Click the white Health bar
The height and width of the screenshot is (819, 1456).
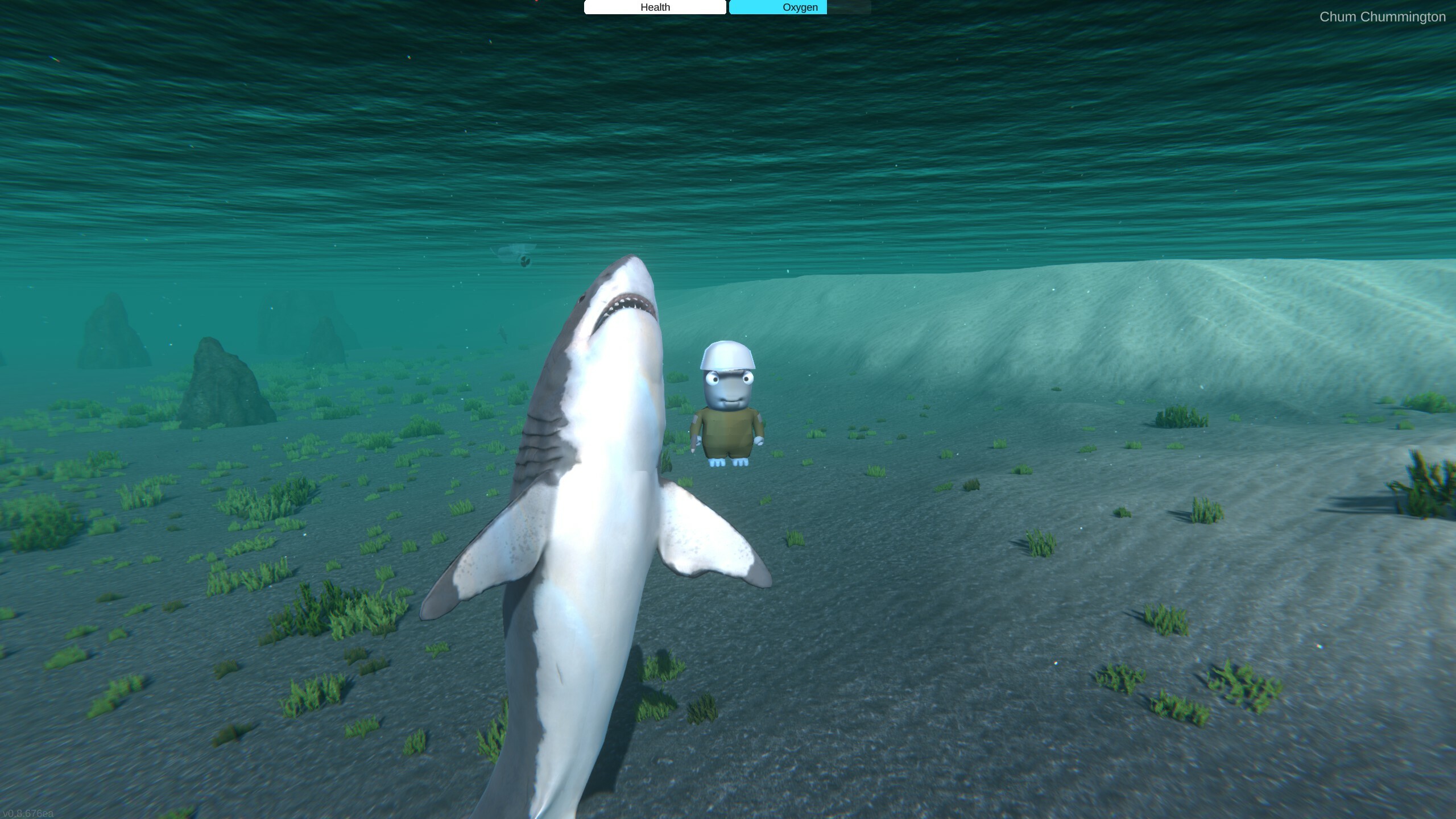click(x=654, y=7)
